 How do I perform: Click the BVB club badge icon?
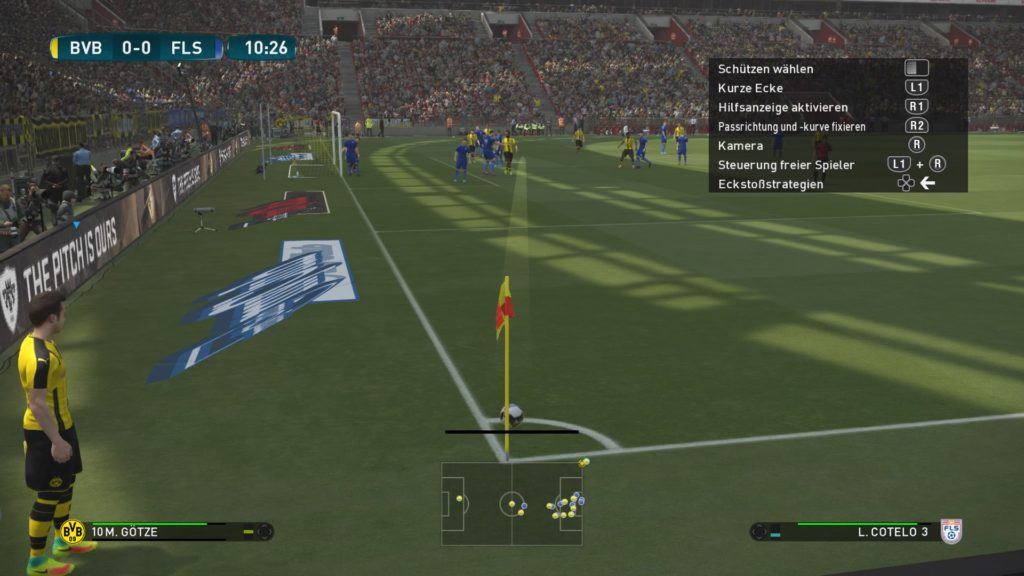(71, 531)
